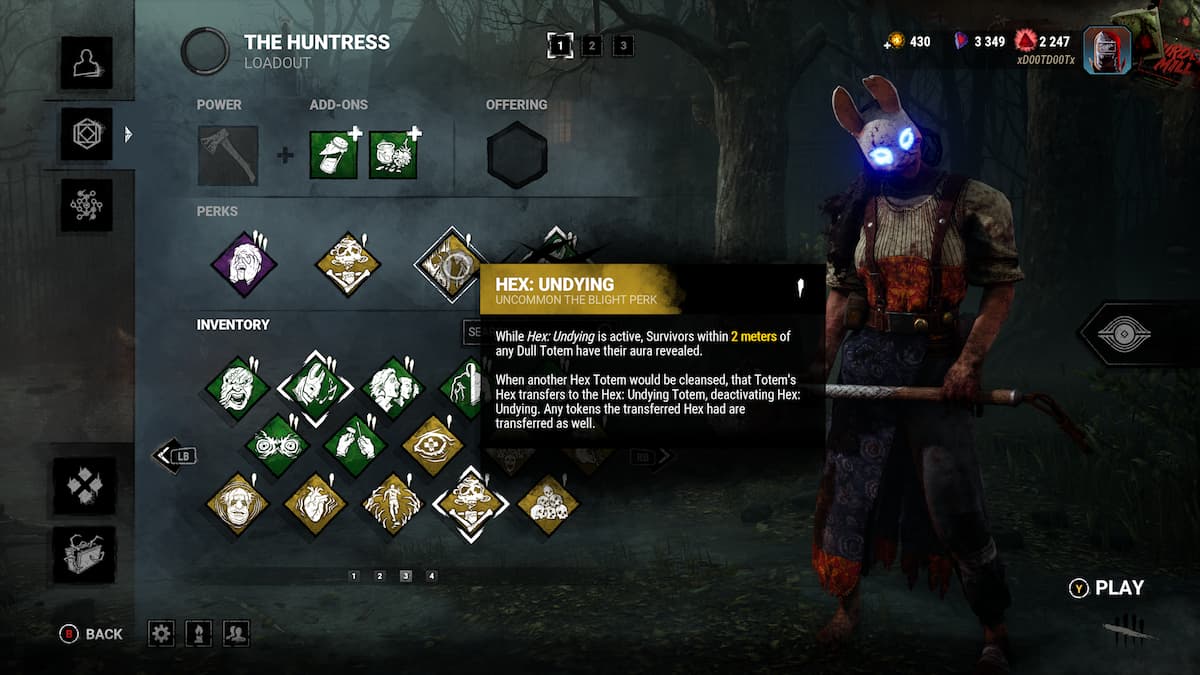This screenshot has width=1200, height=675.
Task: Go to inventory page 1
Action: tap(354, 576)
